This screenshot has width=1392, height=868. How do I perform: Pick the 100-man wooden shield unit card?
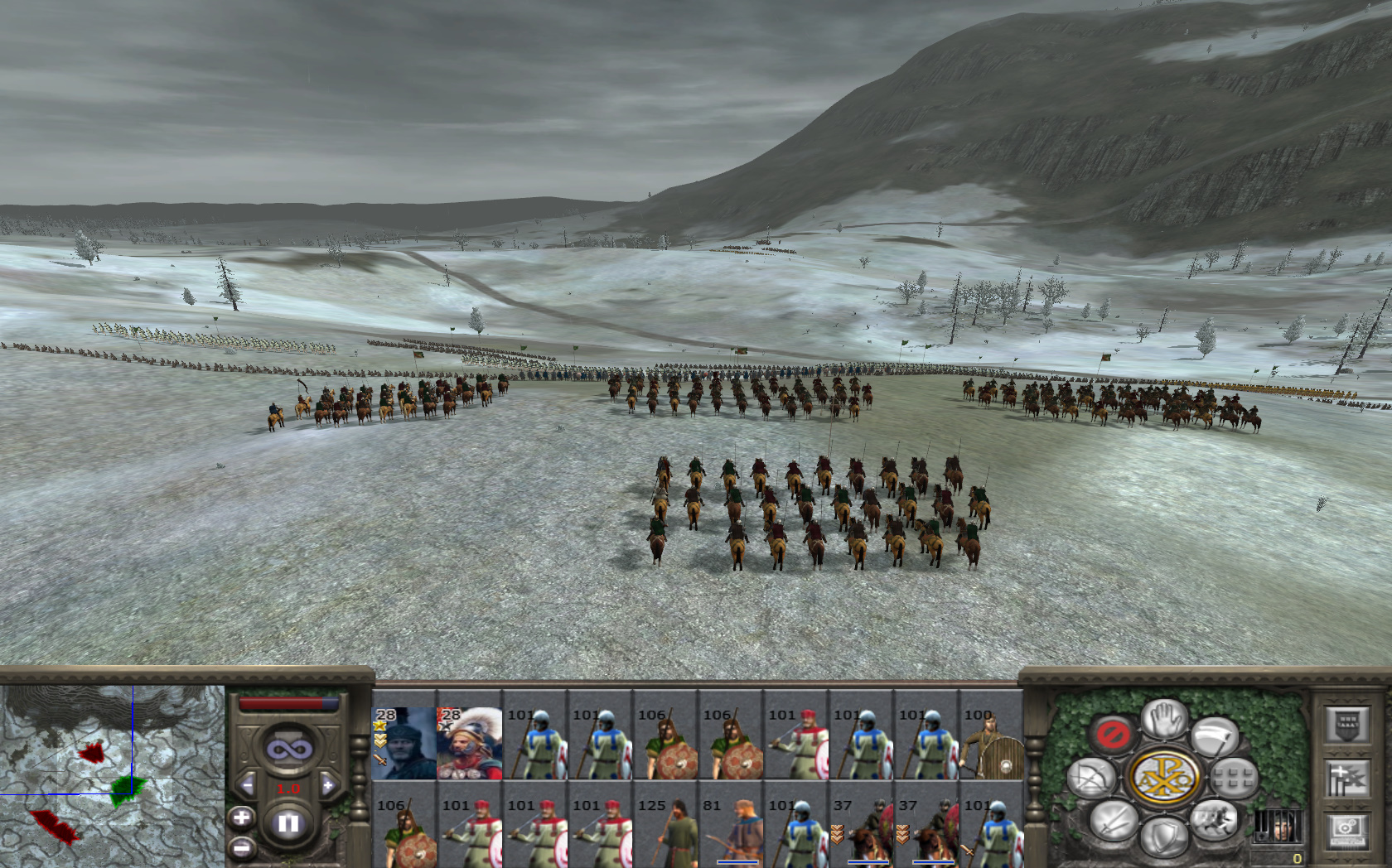pyautogui.click(x=990, y=743)
